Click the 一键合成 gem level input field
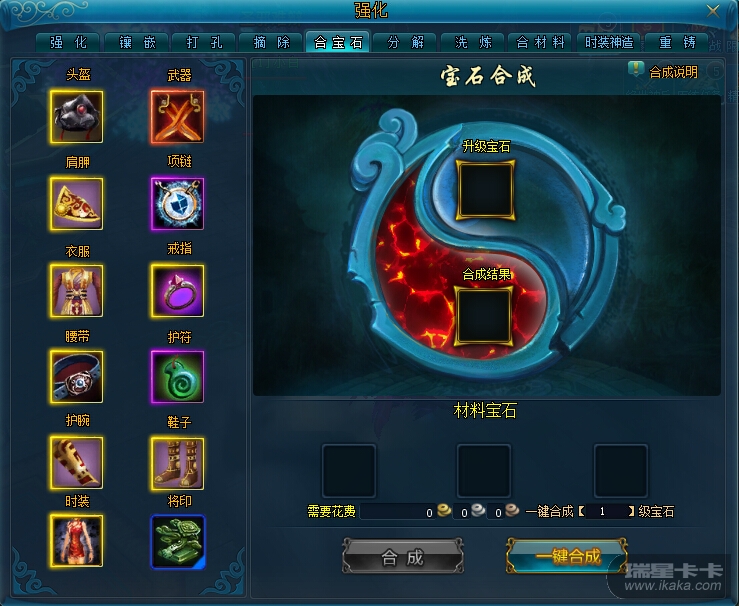The image size is (739, 606). (603, 511)
